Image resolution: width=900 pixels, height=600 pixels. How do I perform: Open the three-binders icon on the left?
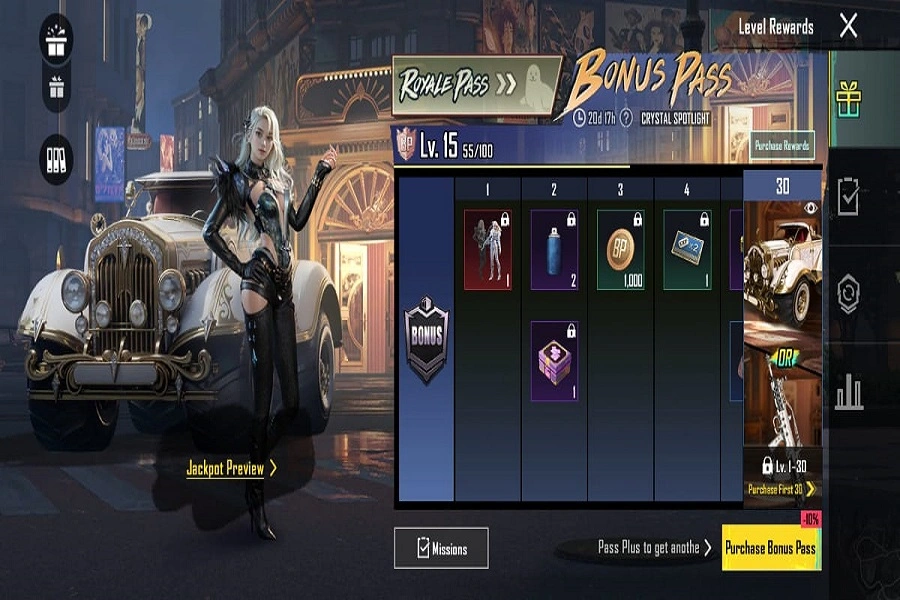click(x=56, y=159)
